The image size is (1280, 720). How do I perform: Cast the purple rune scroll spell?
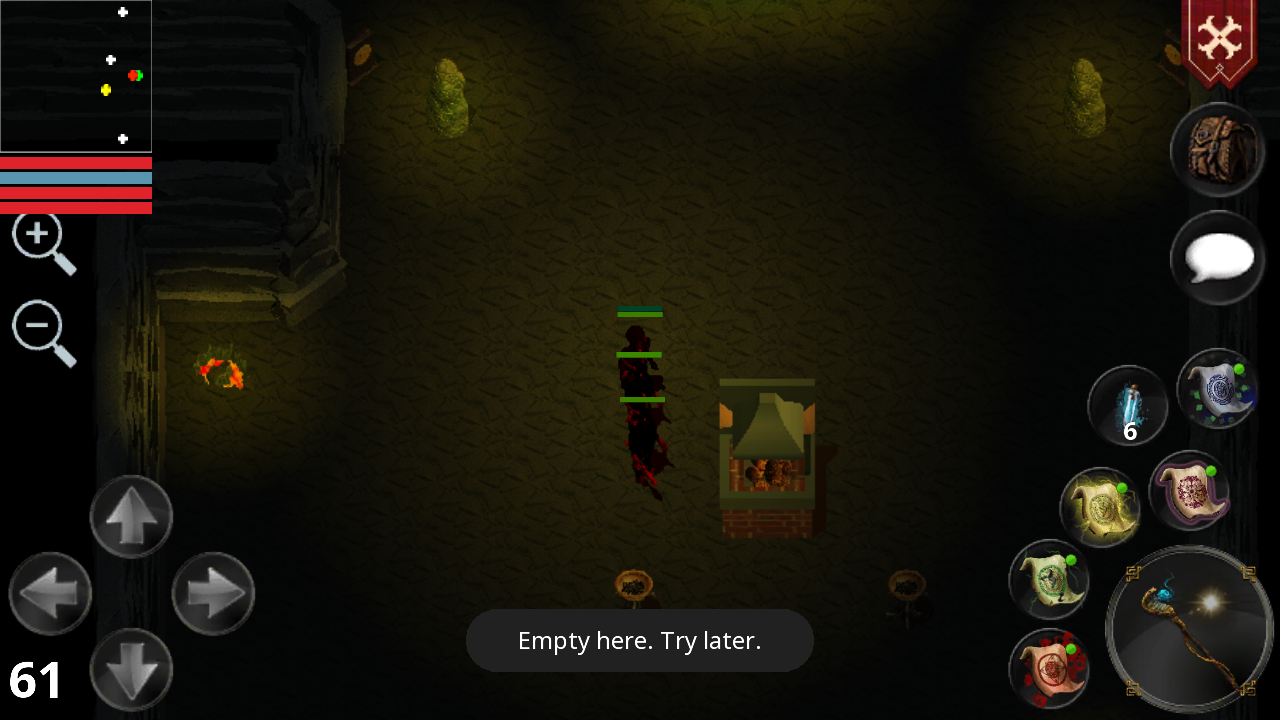(1190, 492)
